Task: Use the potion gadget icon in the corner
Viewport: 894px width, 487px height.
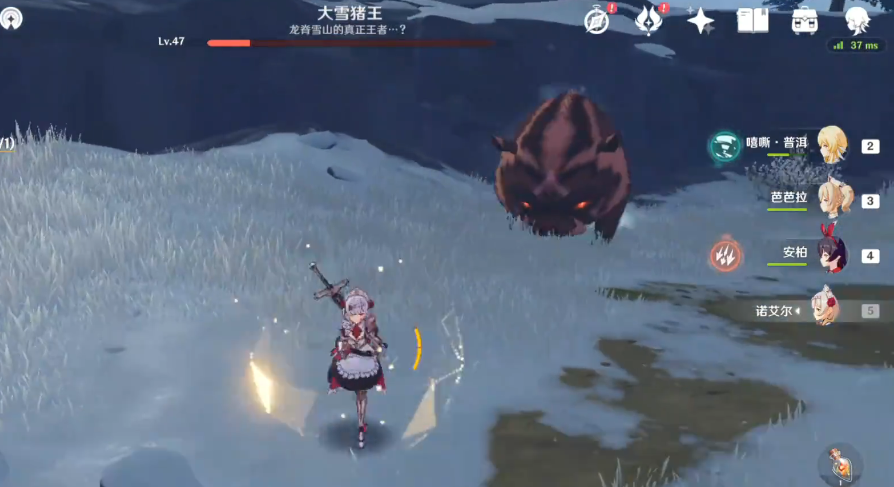Action: coord(838,465)
